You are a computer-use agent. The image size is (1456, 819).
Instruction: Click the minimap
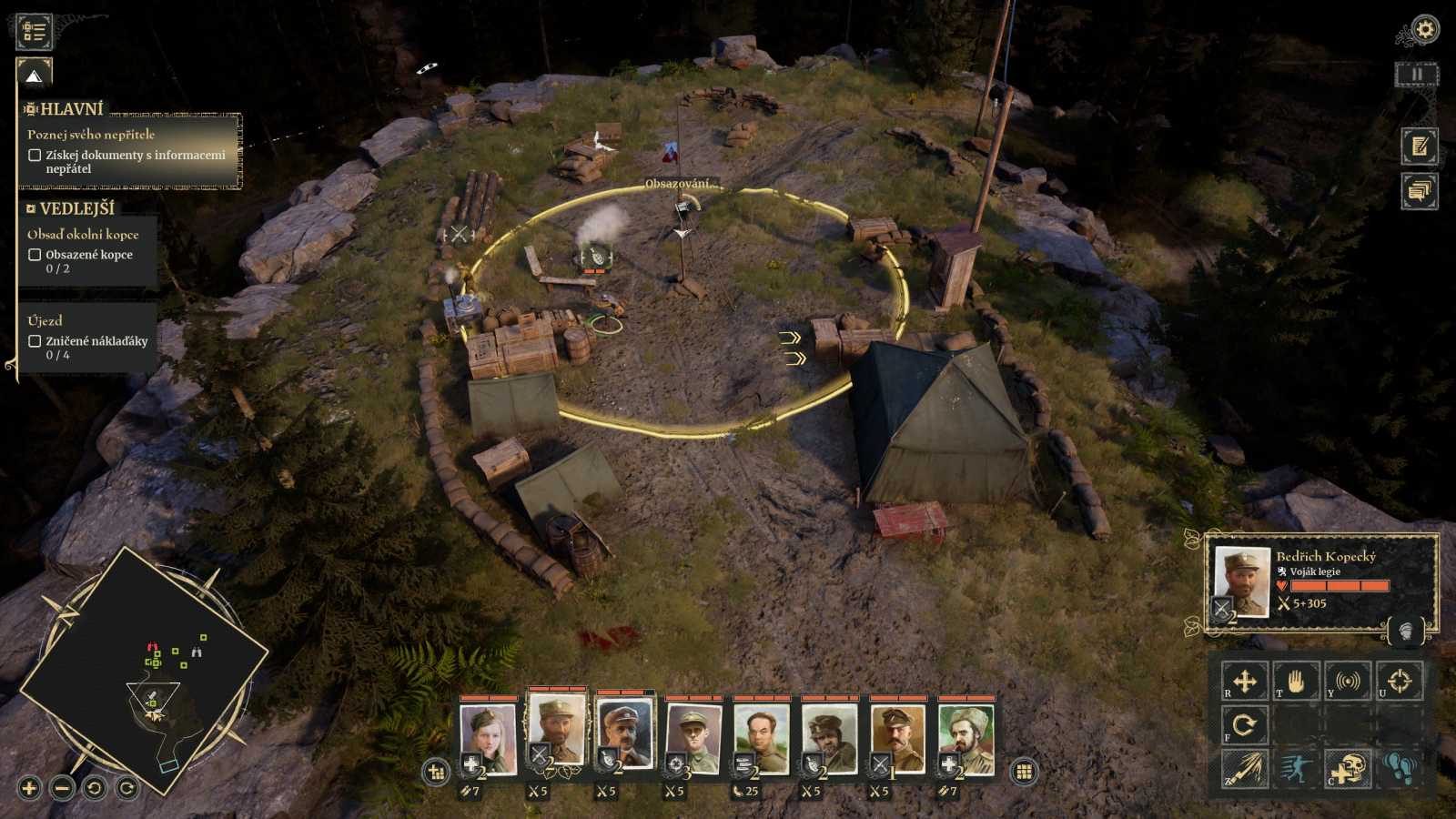point(146,673)
